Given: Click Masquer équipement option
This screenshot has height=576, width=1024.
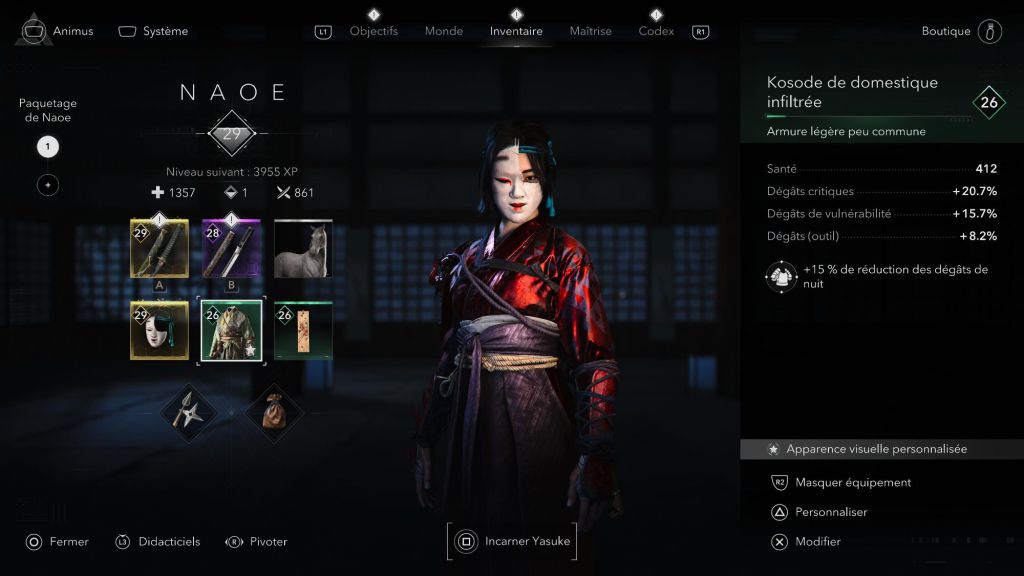Looking at the screenshot, I should coord(852,482).
